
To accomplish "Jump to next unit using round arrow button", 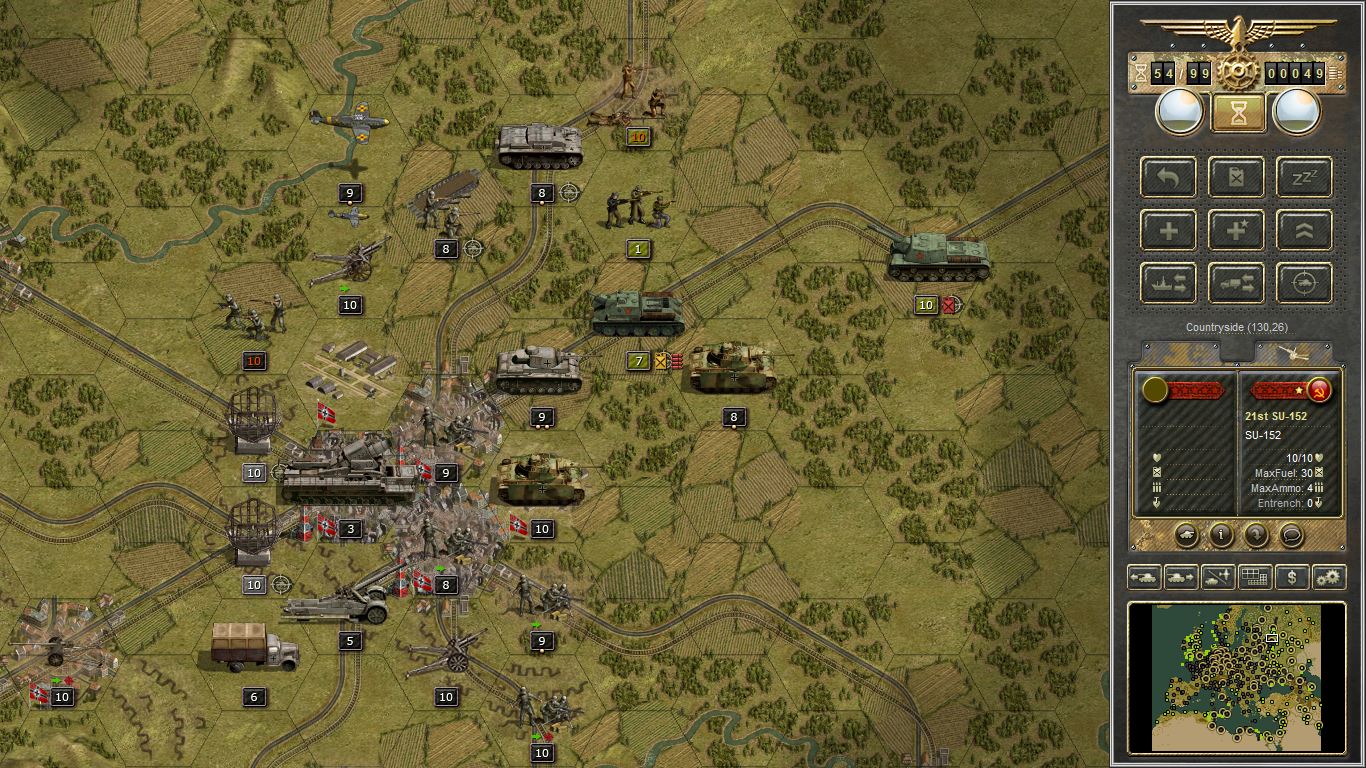I will (1257, 535).
